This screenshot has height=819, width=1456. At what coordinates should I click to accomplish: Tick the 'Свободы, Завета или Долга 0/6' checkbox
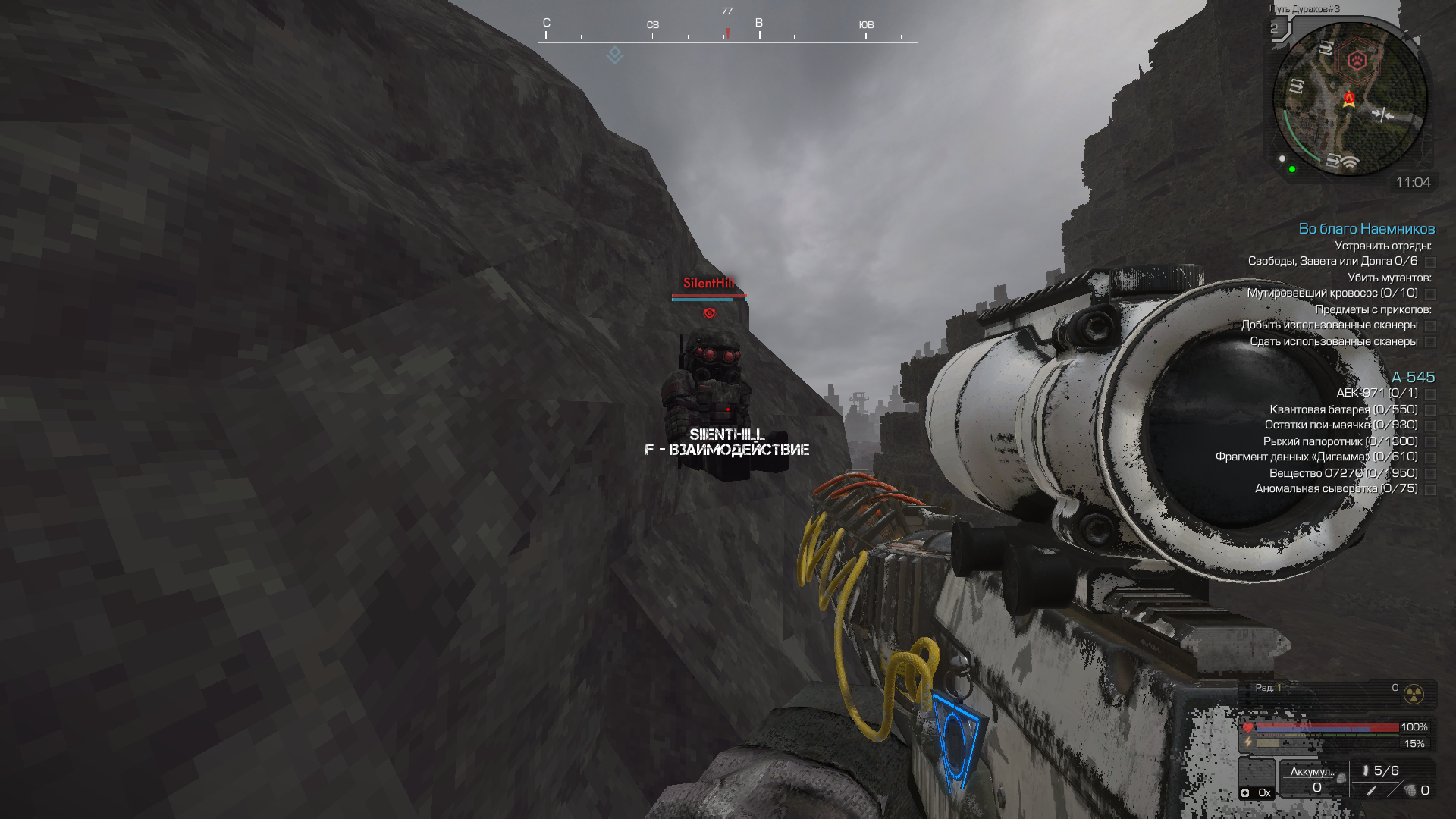pyautogui.click(x=1430, y=262)
